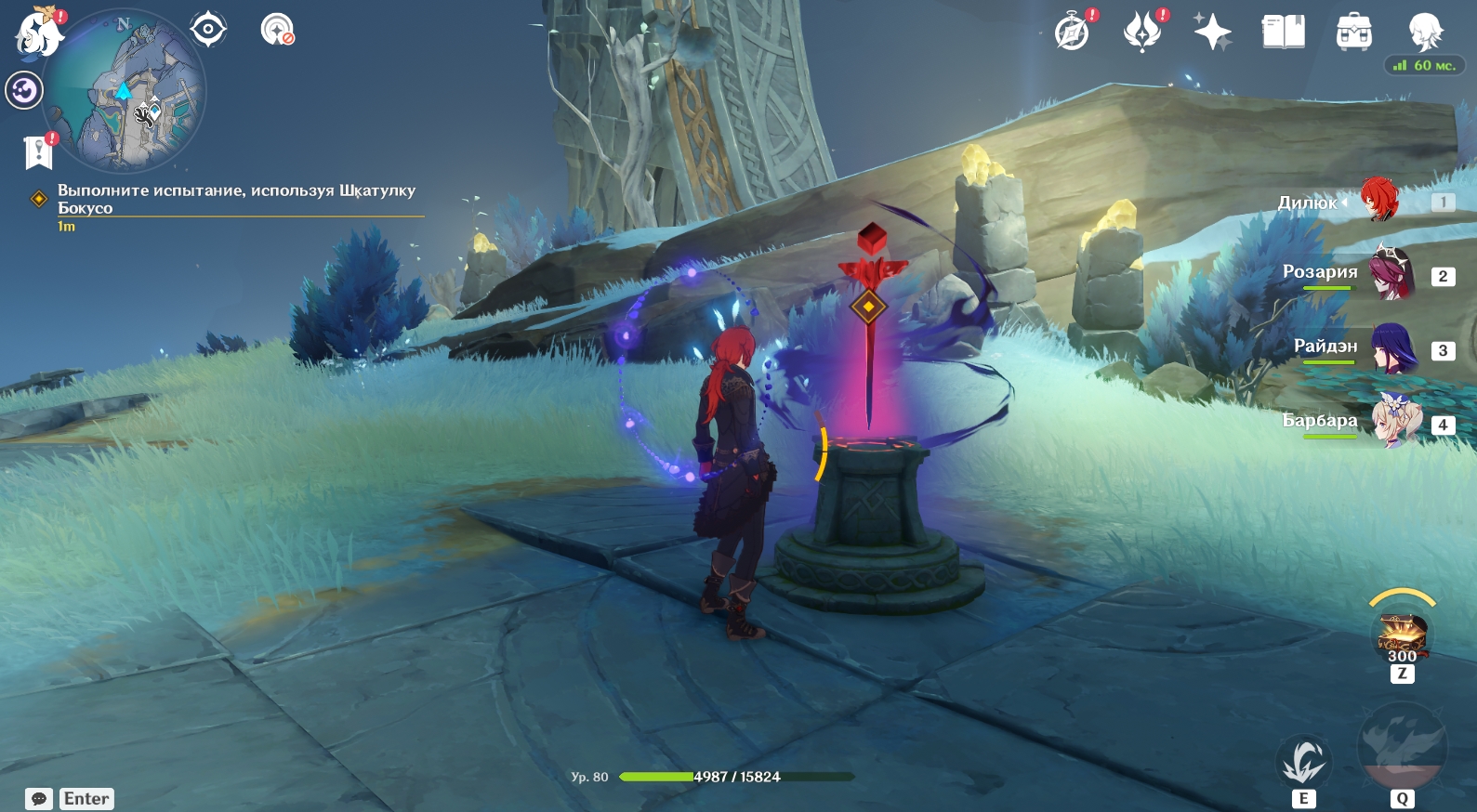
Task: Open the character profile head icon
Action: tap(1424, 32)
